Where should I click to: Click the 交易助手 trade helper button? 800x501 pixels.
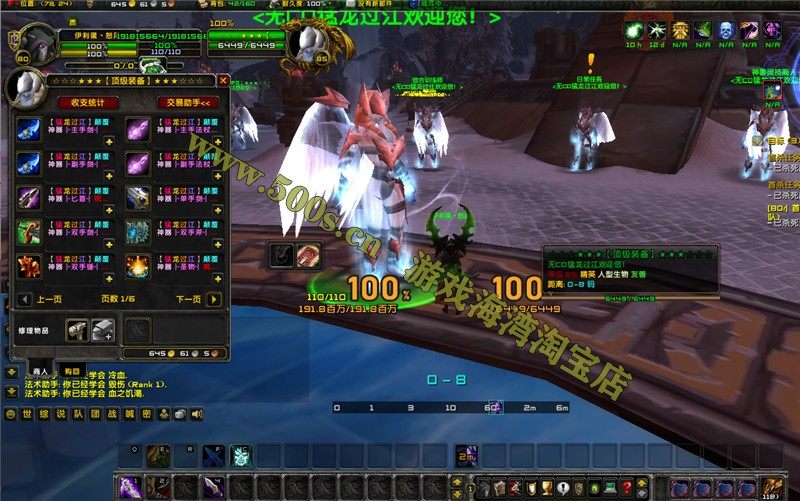tap(187, 102)
